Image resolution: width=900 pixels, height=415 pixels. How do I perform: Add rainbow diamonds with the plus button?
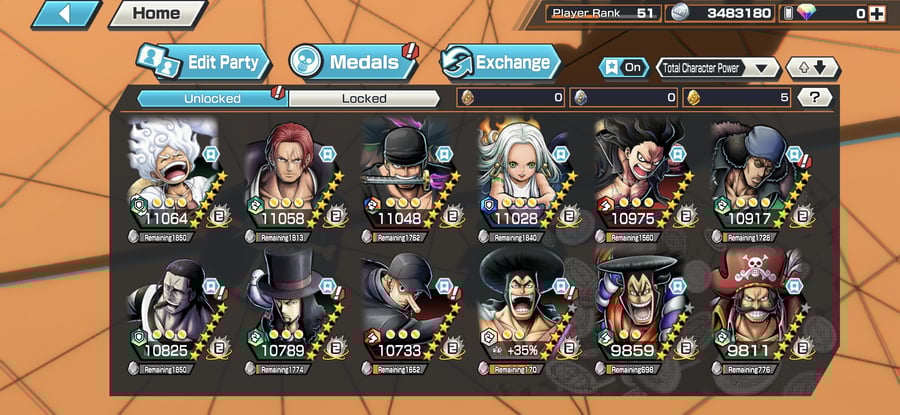[877, 14]
